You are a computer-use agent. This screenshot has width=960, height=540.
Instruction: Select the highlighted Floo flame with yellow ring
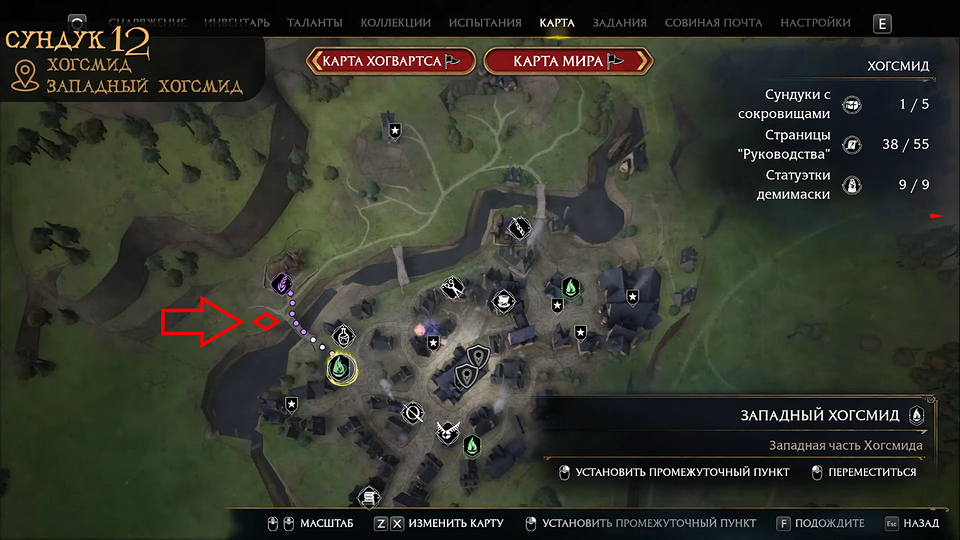click(x=341, y=369)
